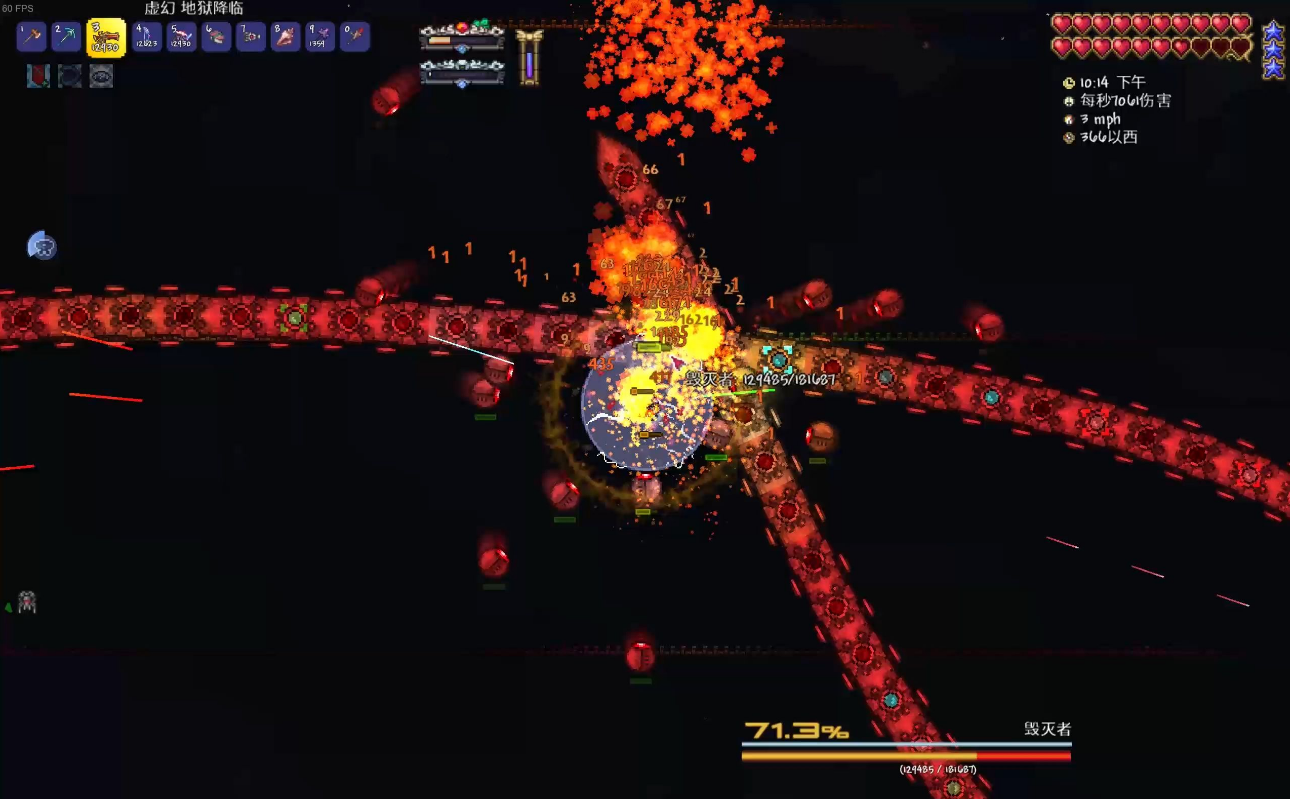The height and width of the screenshot is (799, 1290).
Task: Use the conch shell in slot 8
Action: click(286, 37)
